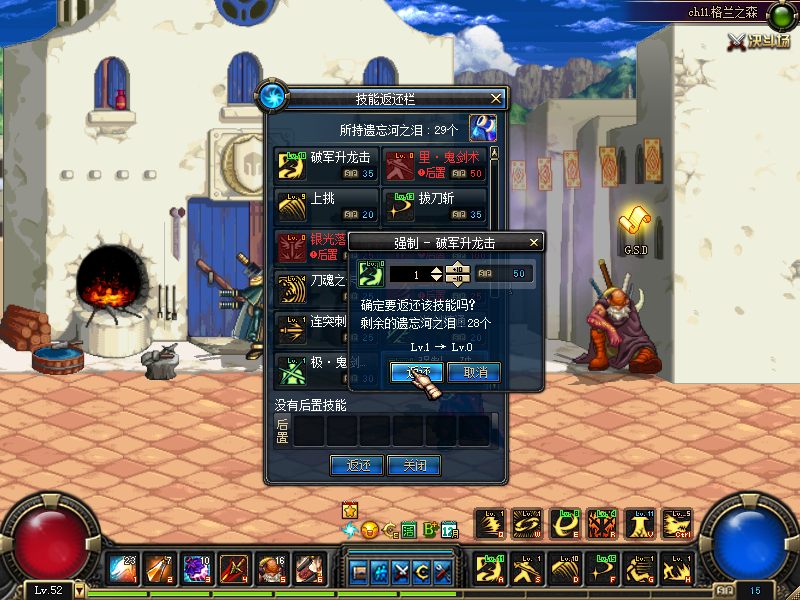Open the 决斗场 duel arena button
The image size is (800, 600).
pyautogui.click(x=758, y=41)
